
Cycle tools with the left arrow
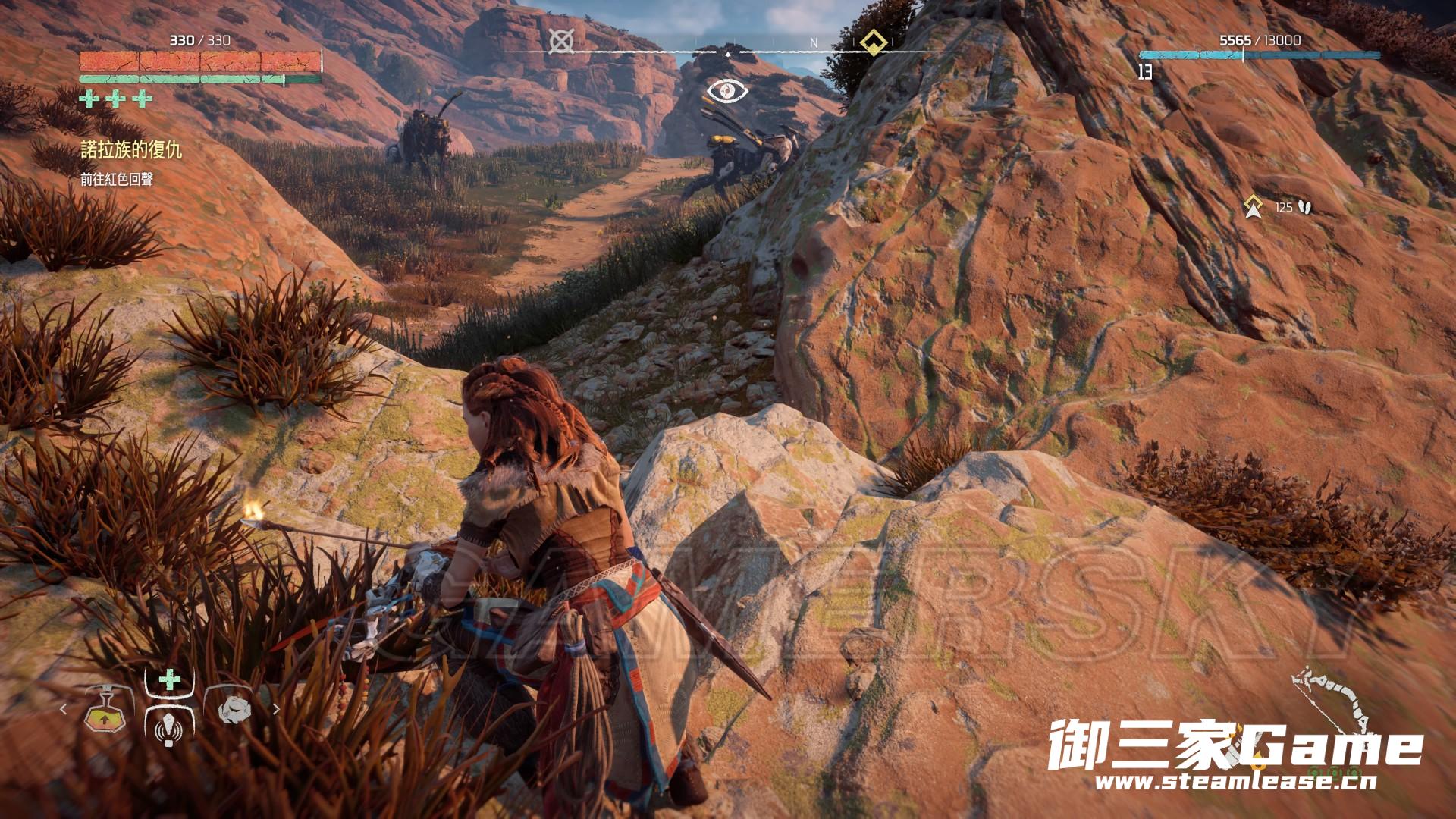pos(64,710)
